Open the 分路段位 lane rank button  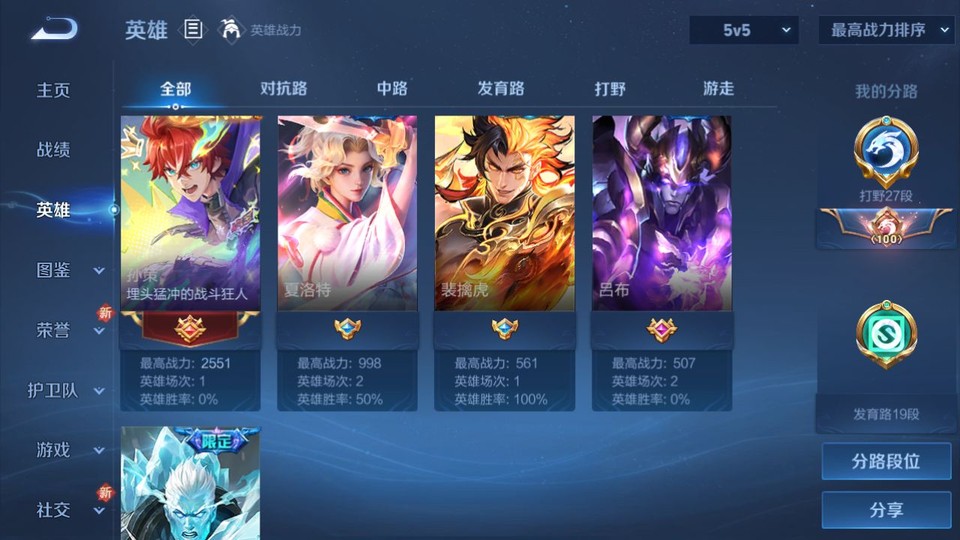tap(886, 462)
